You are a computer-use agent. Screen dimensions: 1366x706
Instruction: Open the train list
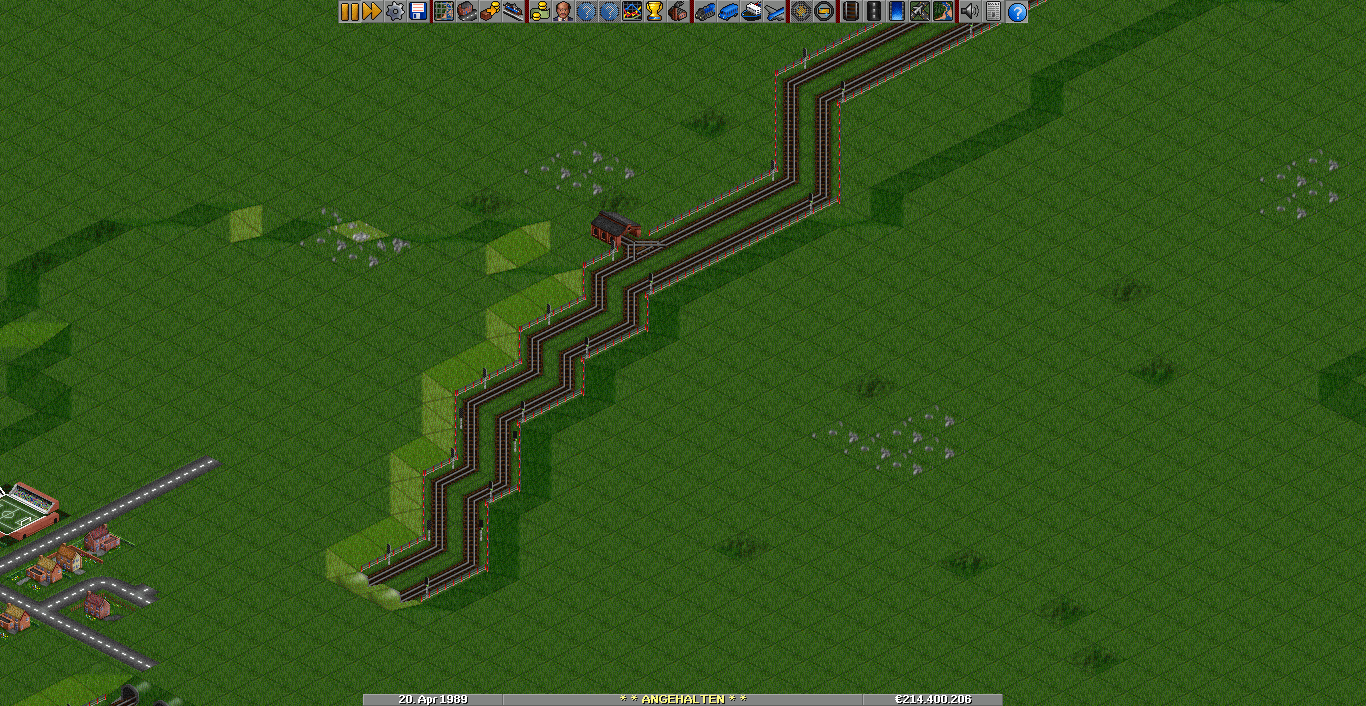coord(704,11)
